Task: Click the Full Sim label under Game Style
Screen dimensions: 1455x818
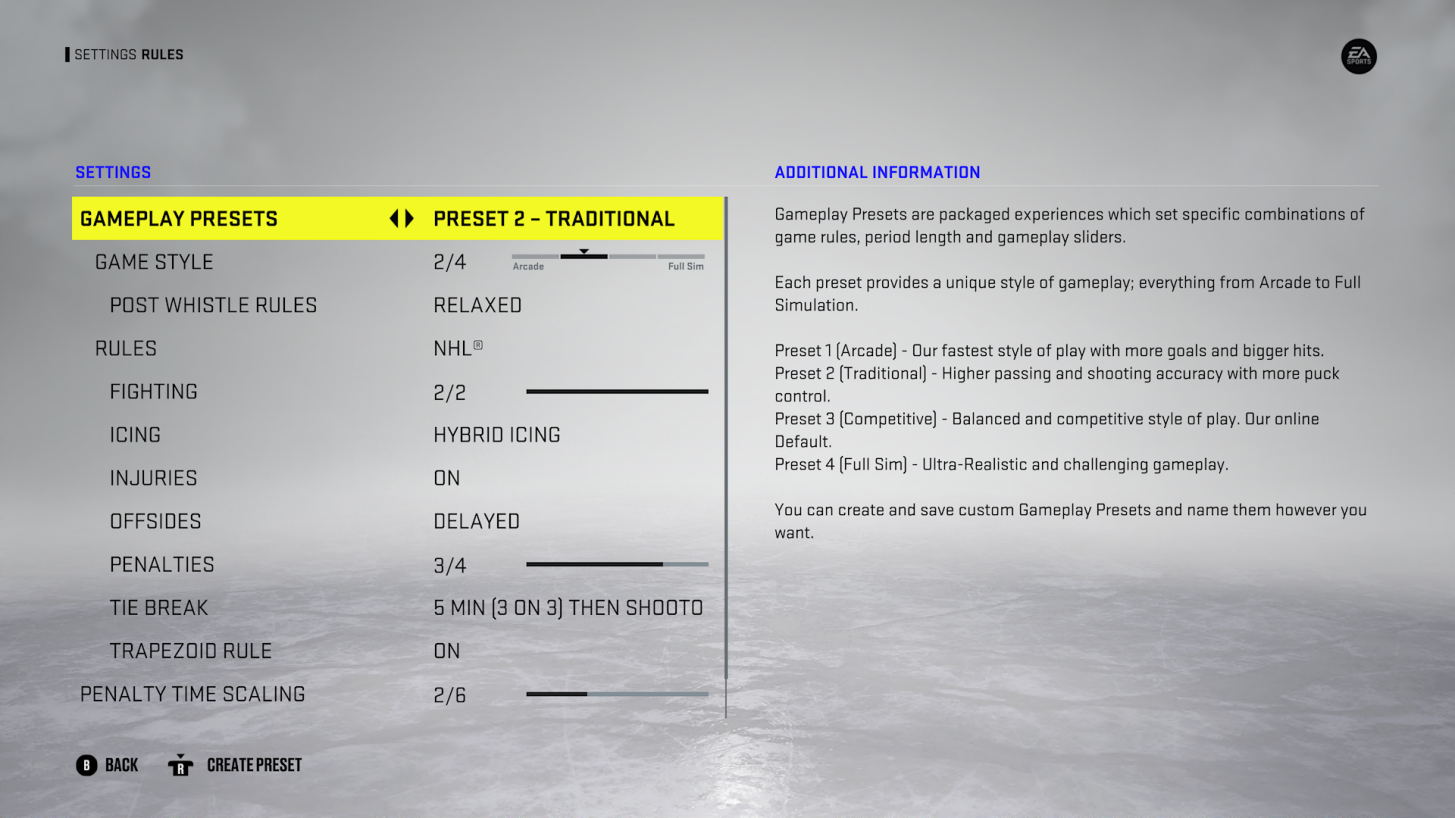Action: (x=683, y=267)
